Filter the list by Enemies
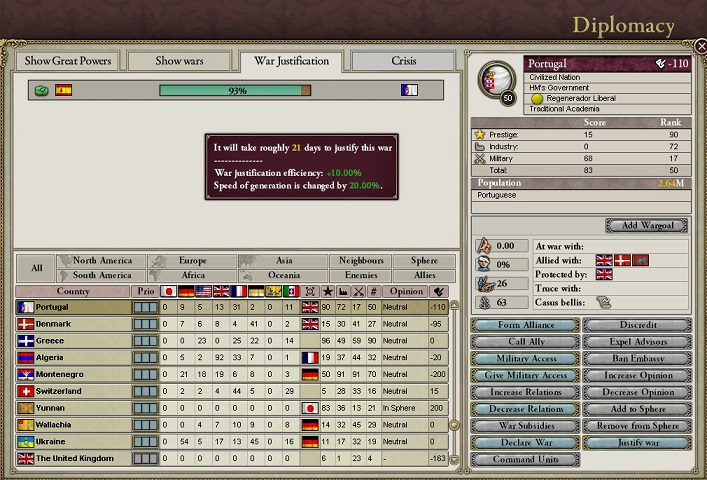The image size is (707, 480). point(361,275)
